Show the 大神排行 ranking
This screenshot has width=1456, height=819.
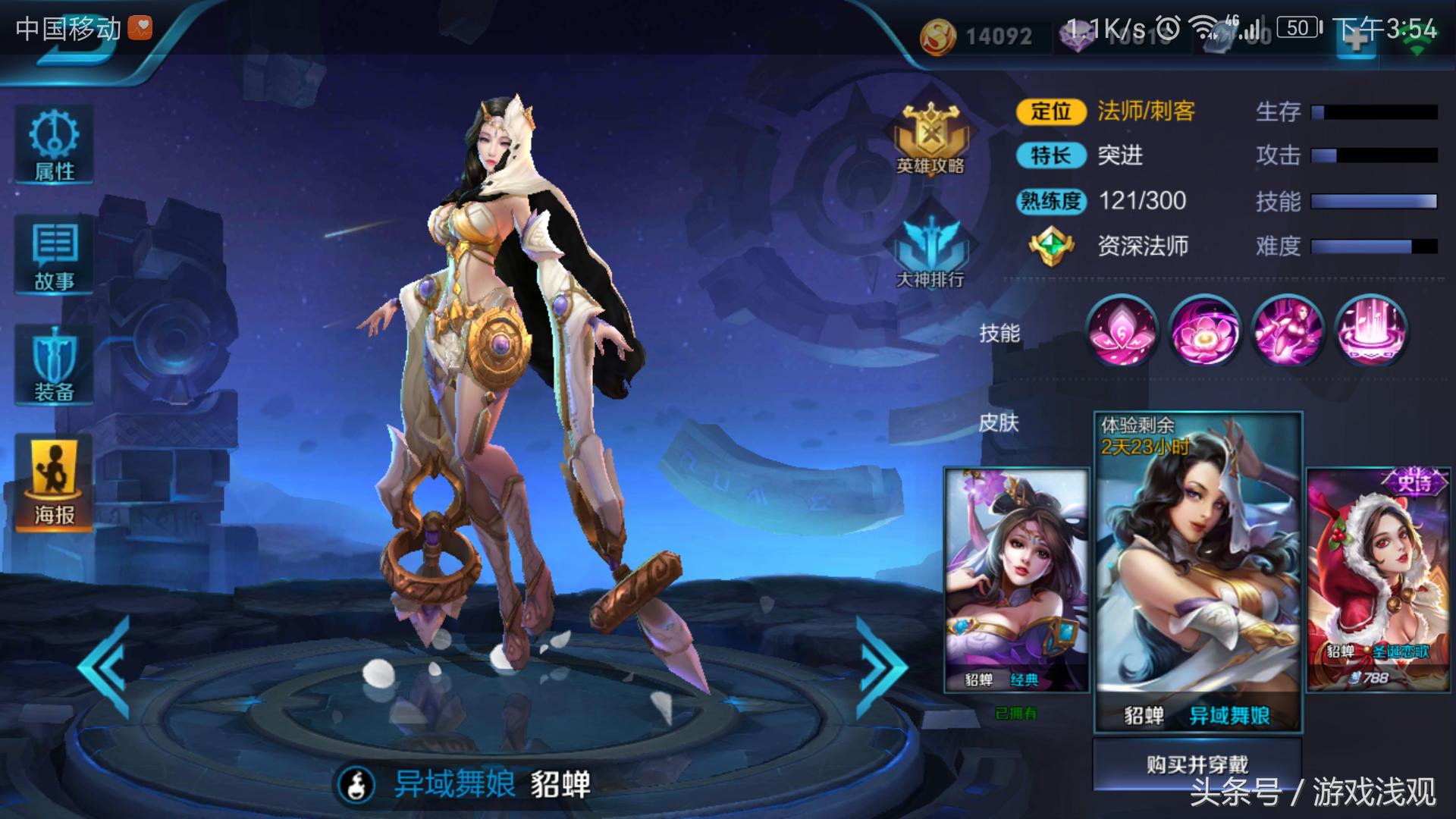pos(930,252)
